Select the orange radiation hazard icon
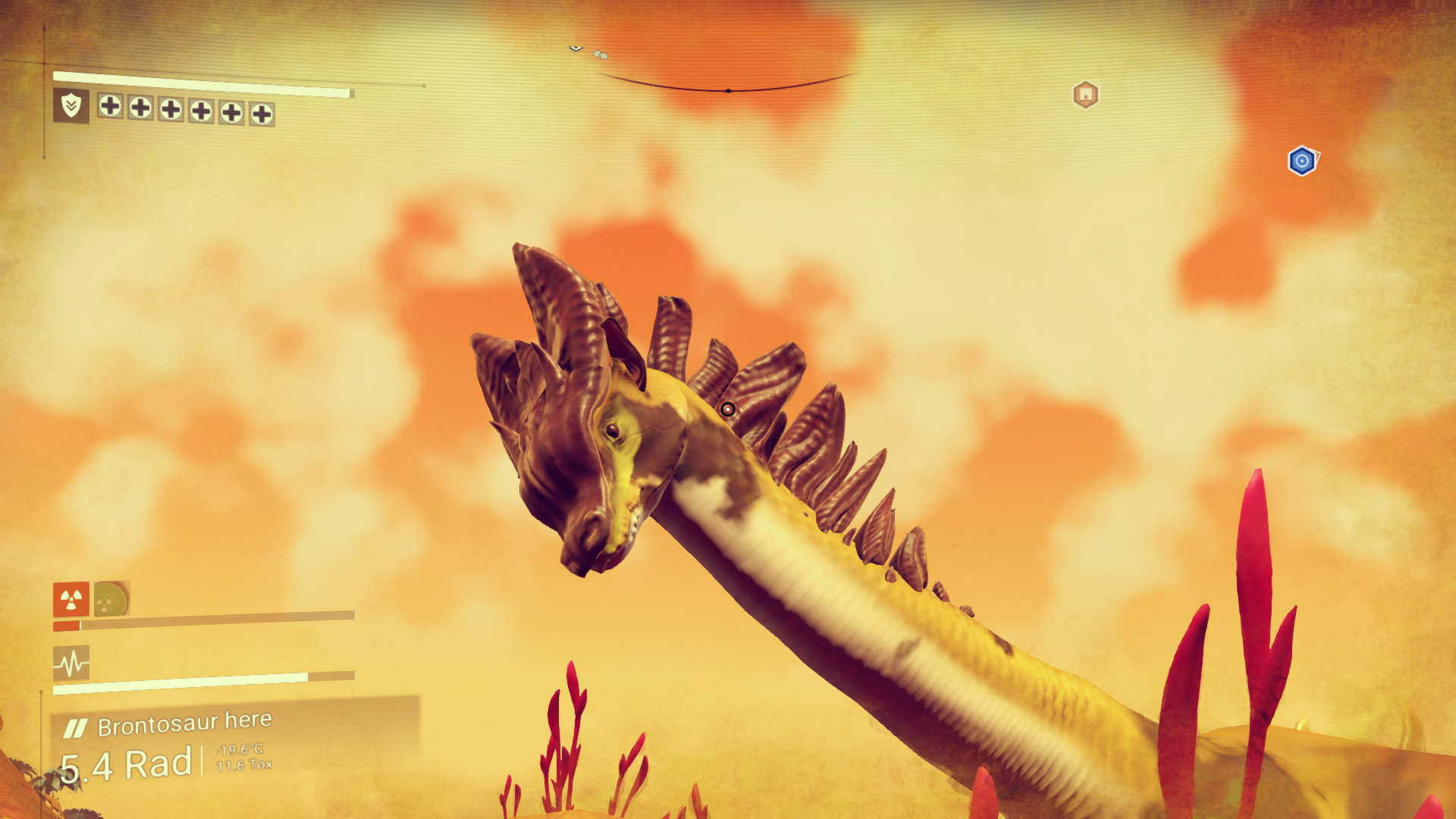 71,599
